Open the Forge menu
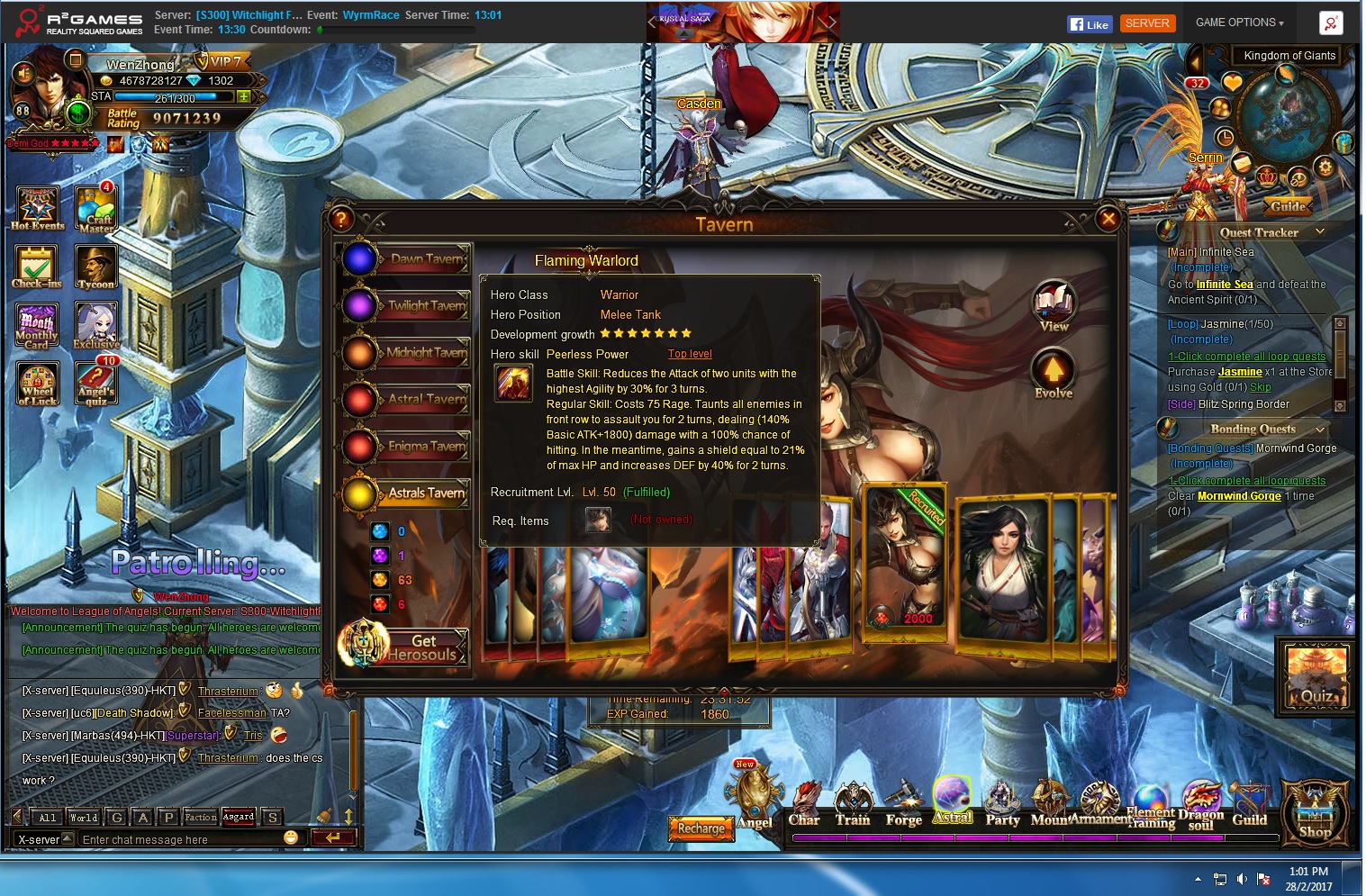Viewport: 1366px width, 896px height. [903, 804]
